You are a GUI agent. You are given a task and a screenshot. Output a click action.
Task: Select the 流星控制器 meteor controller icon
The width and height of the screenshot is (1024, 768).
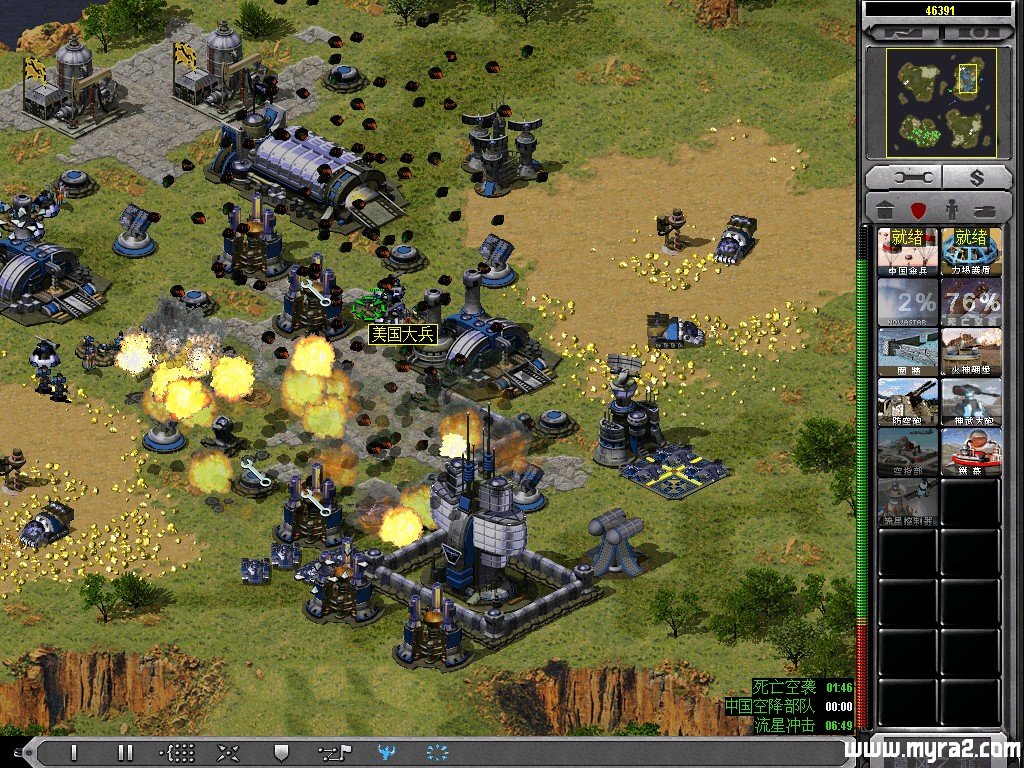[908, 501]
